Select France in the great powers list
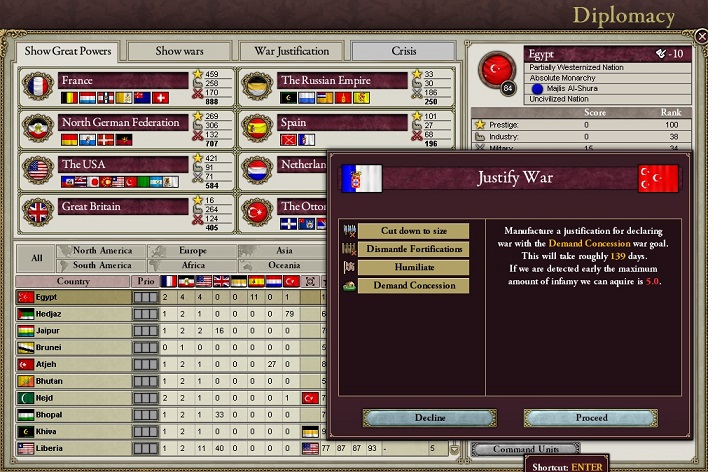 122,81
